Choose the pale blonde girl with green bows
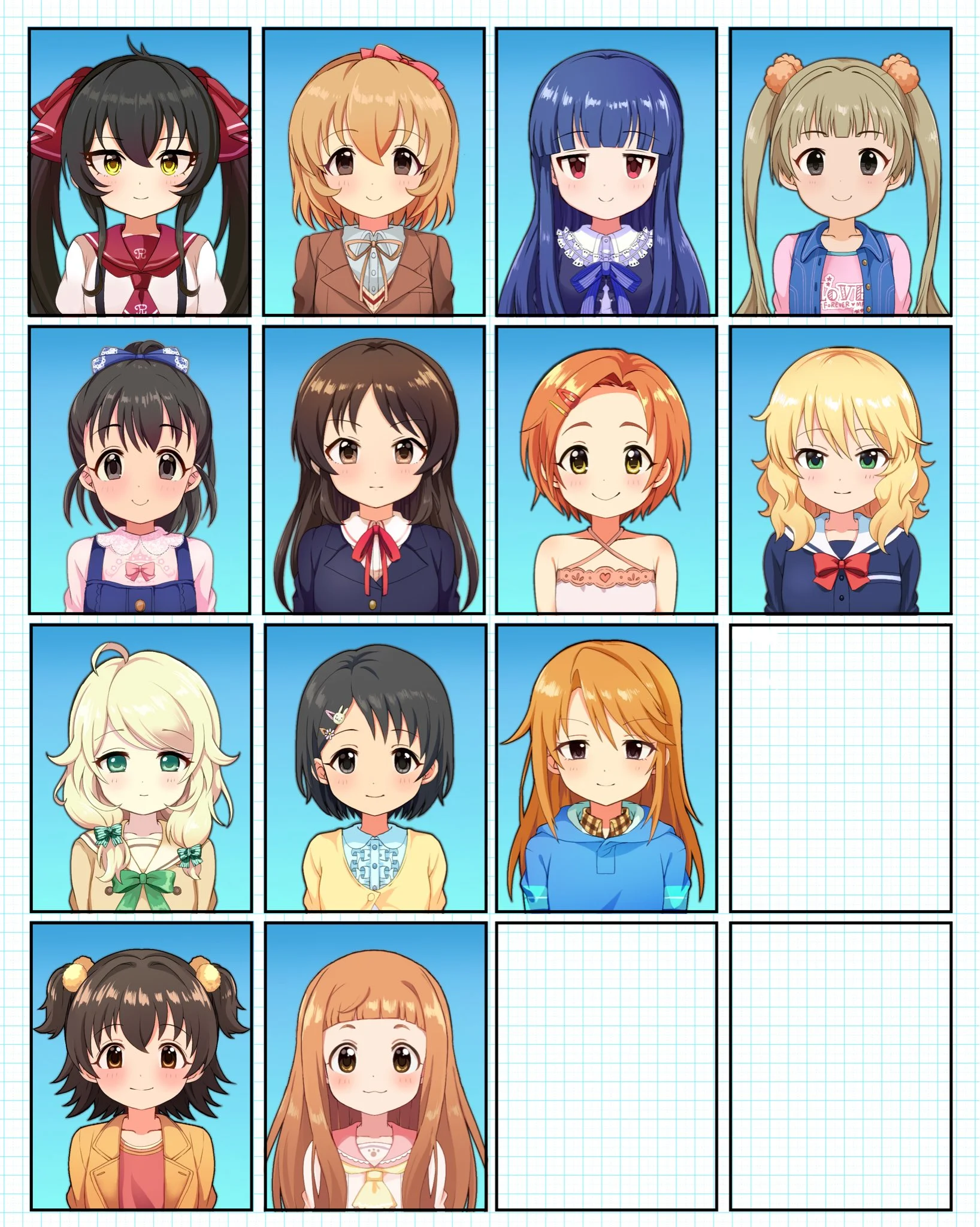Screen dimensions: 980x1227 click(x=141, y=769)
